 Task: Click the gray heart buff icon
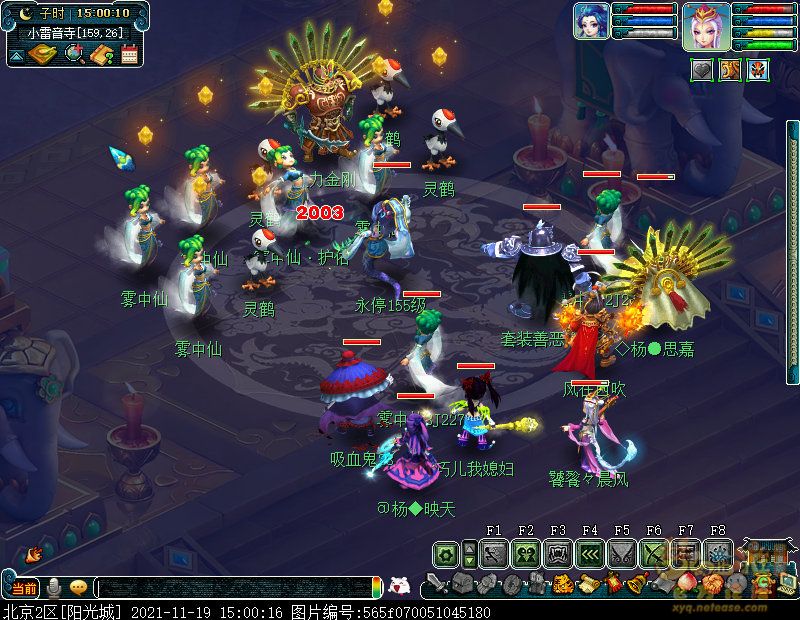[703, 70]
